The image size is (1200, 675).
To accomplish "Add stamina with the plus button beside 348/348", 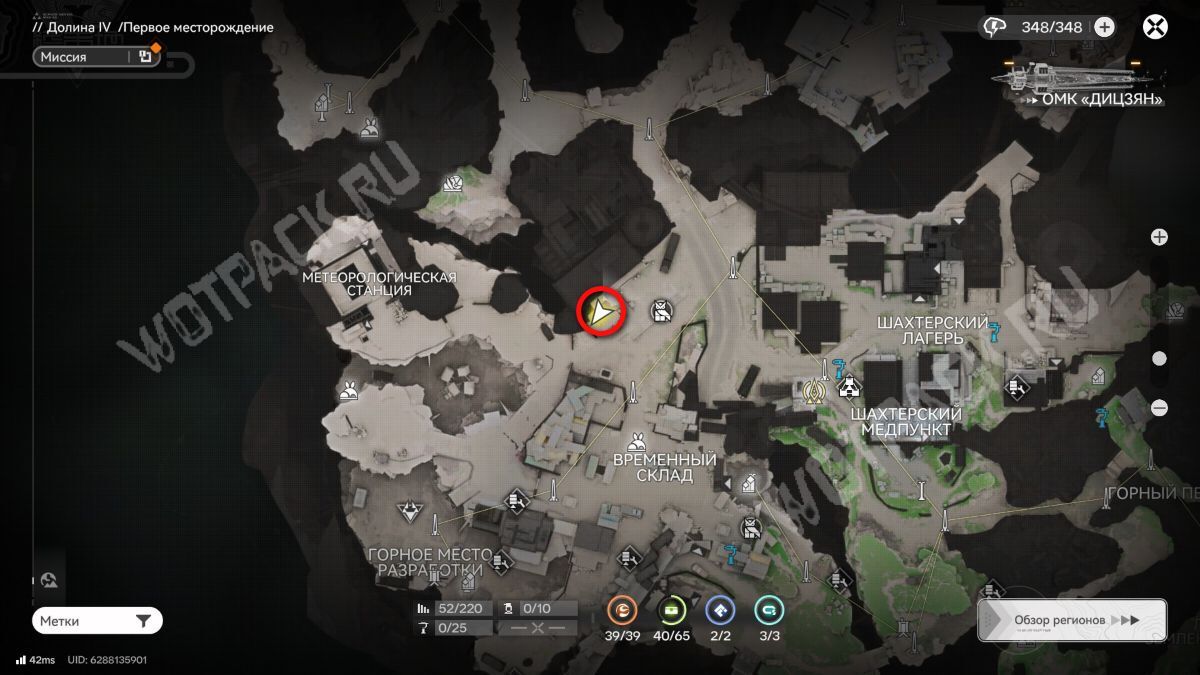I will tap(1104, 27).
